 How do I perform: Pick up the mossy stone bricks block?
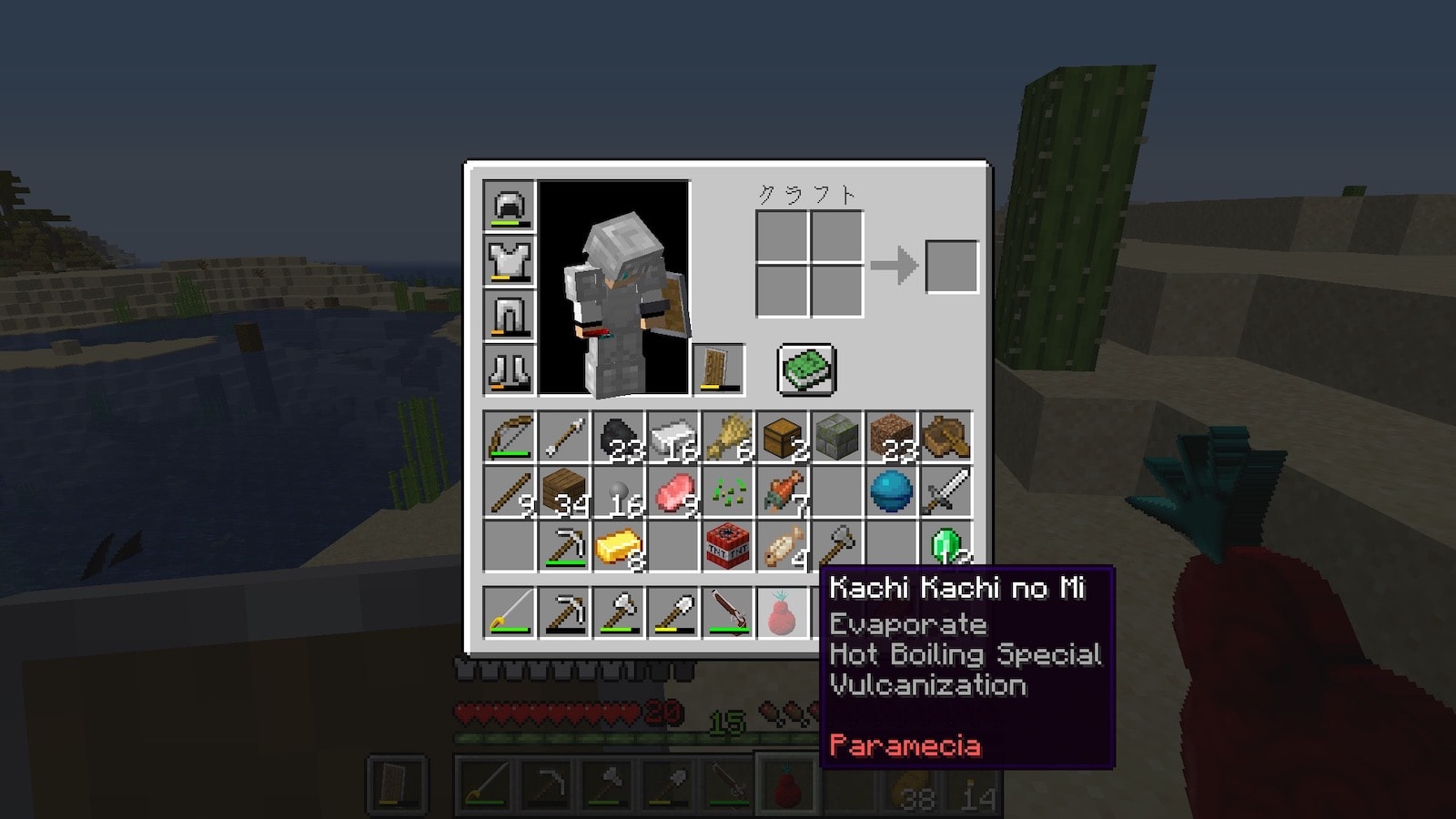click(837, 438)
